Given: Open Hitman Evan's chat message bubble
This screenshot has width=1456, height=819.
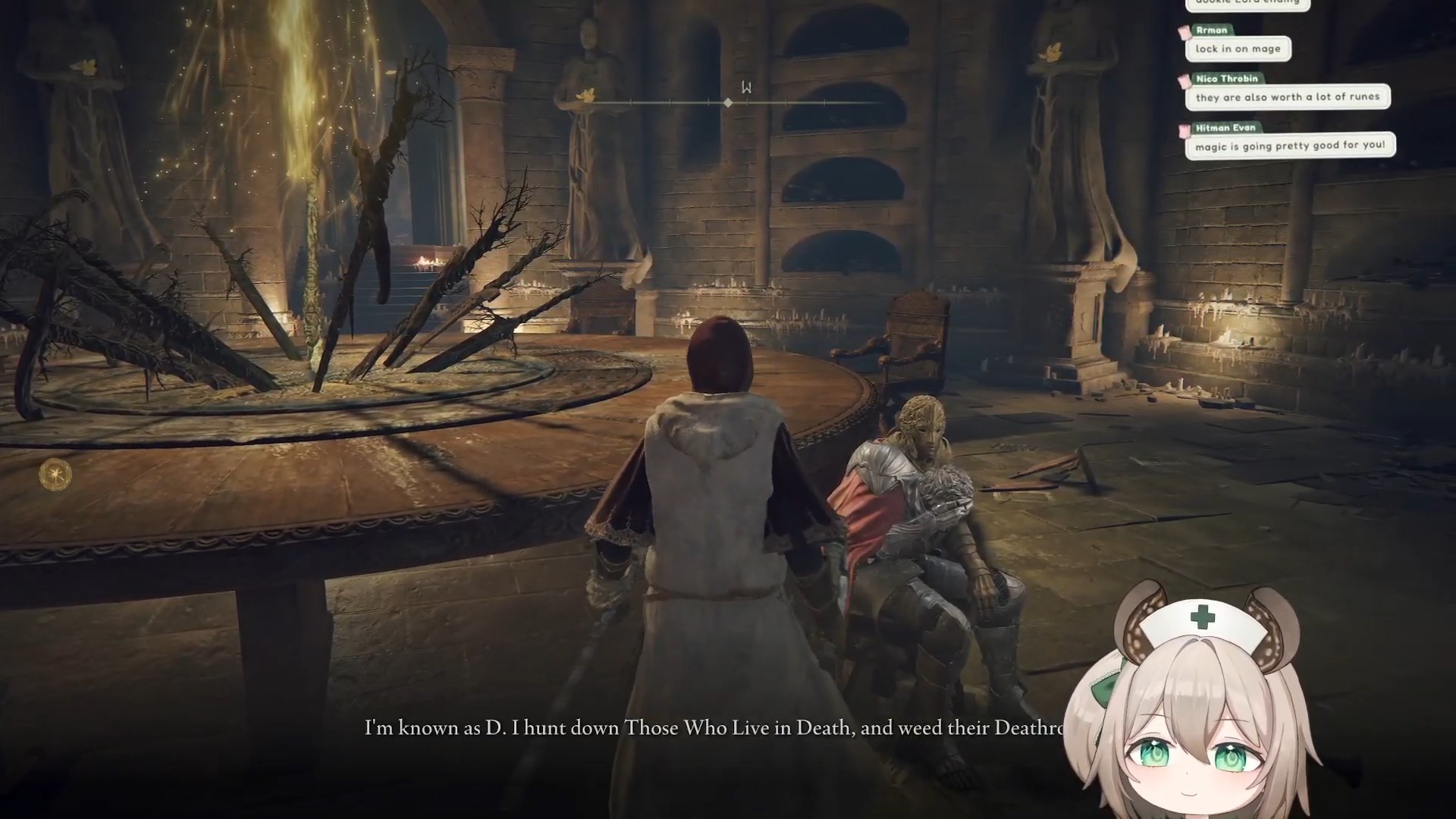Looking at the screenshot, I should pyautogui.click(x=1290, y=146).
